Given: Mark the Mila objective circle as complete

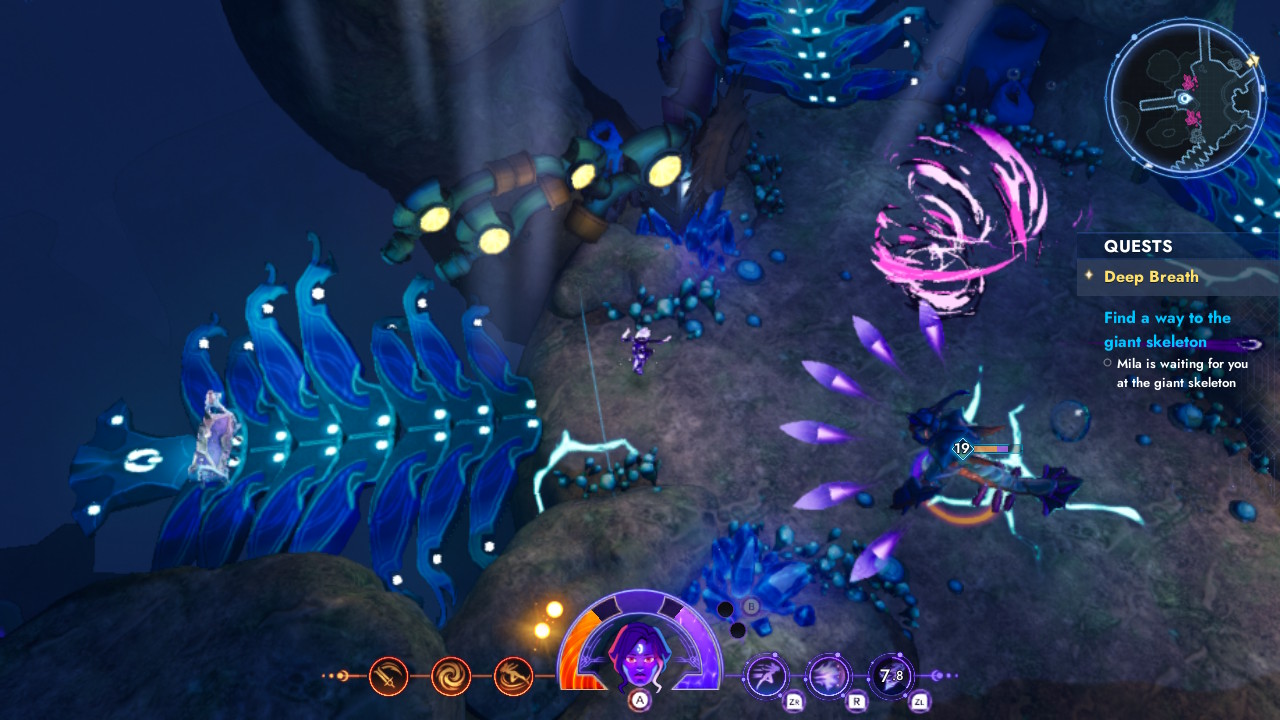Looking at the screenshot, I should (x=1109, y=364).
